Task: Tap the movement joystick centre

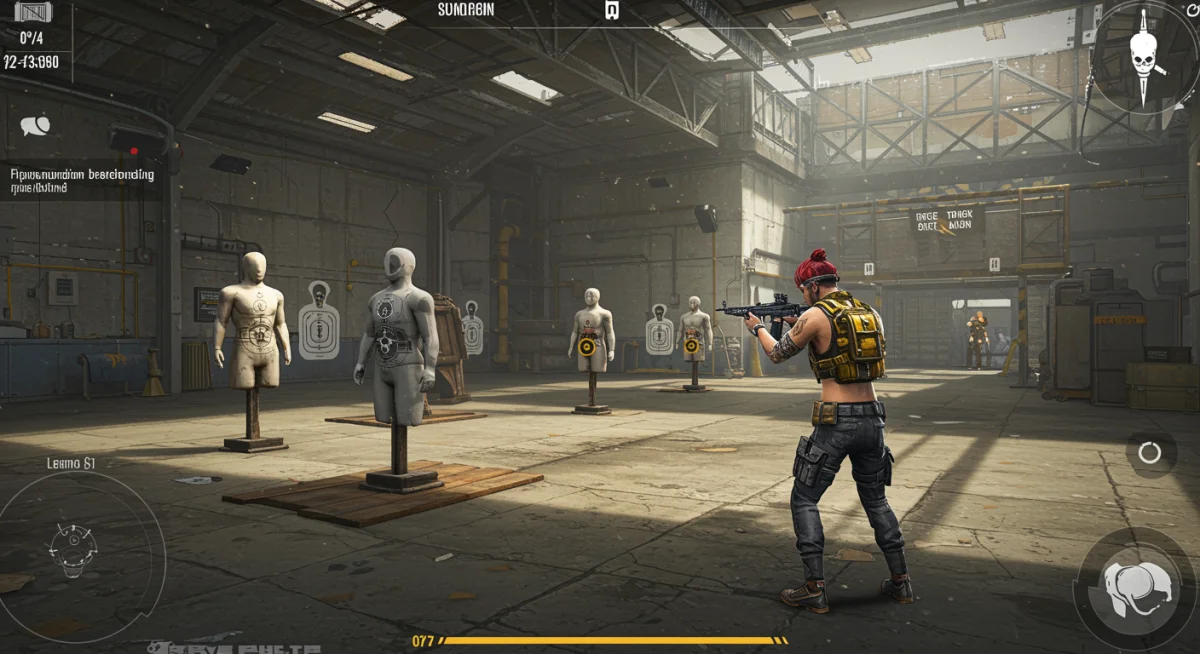Action: click(x=72, y=548)
